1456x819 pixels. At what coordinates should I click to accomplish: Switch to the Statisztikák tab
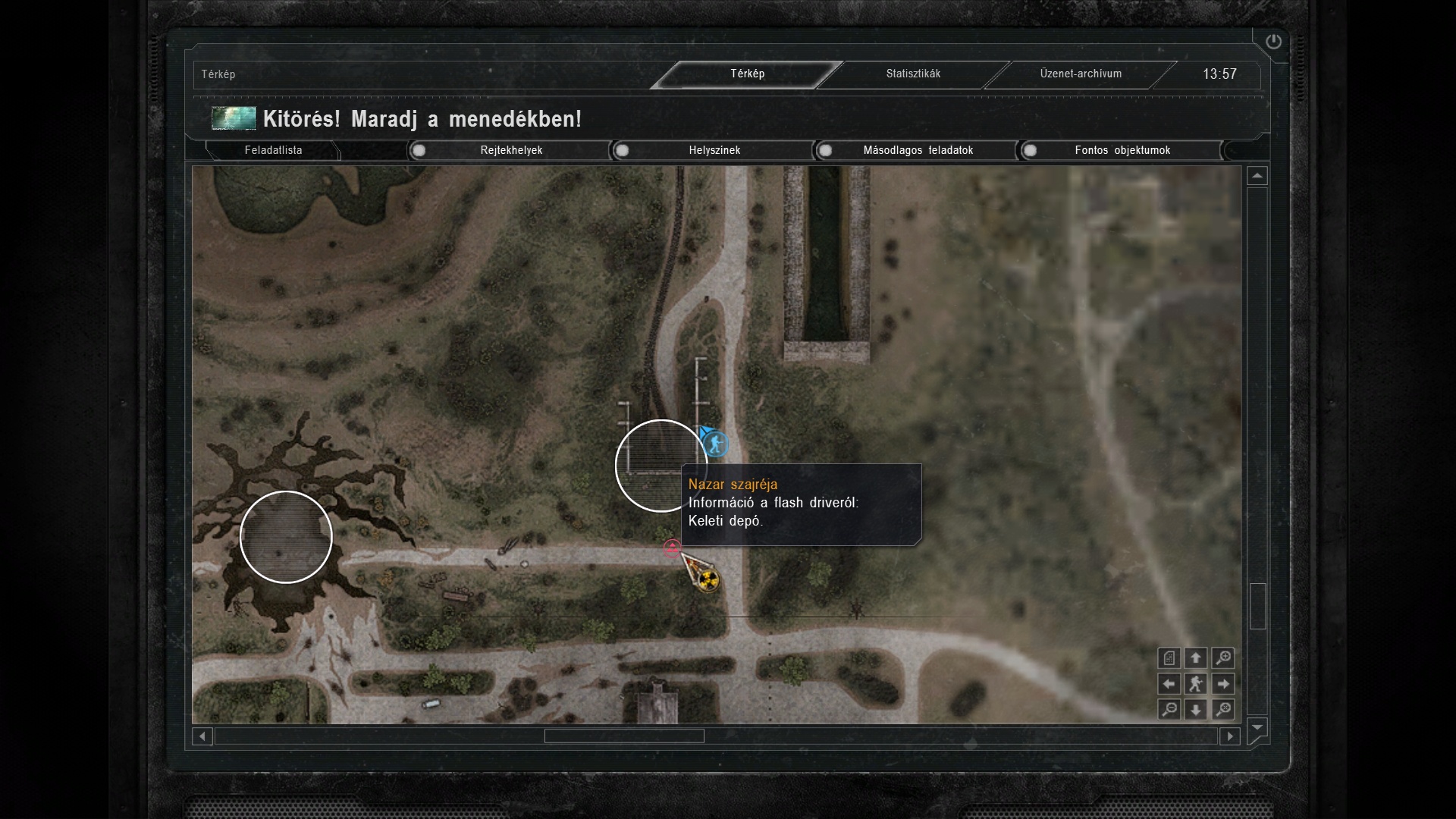click(913, 74)
